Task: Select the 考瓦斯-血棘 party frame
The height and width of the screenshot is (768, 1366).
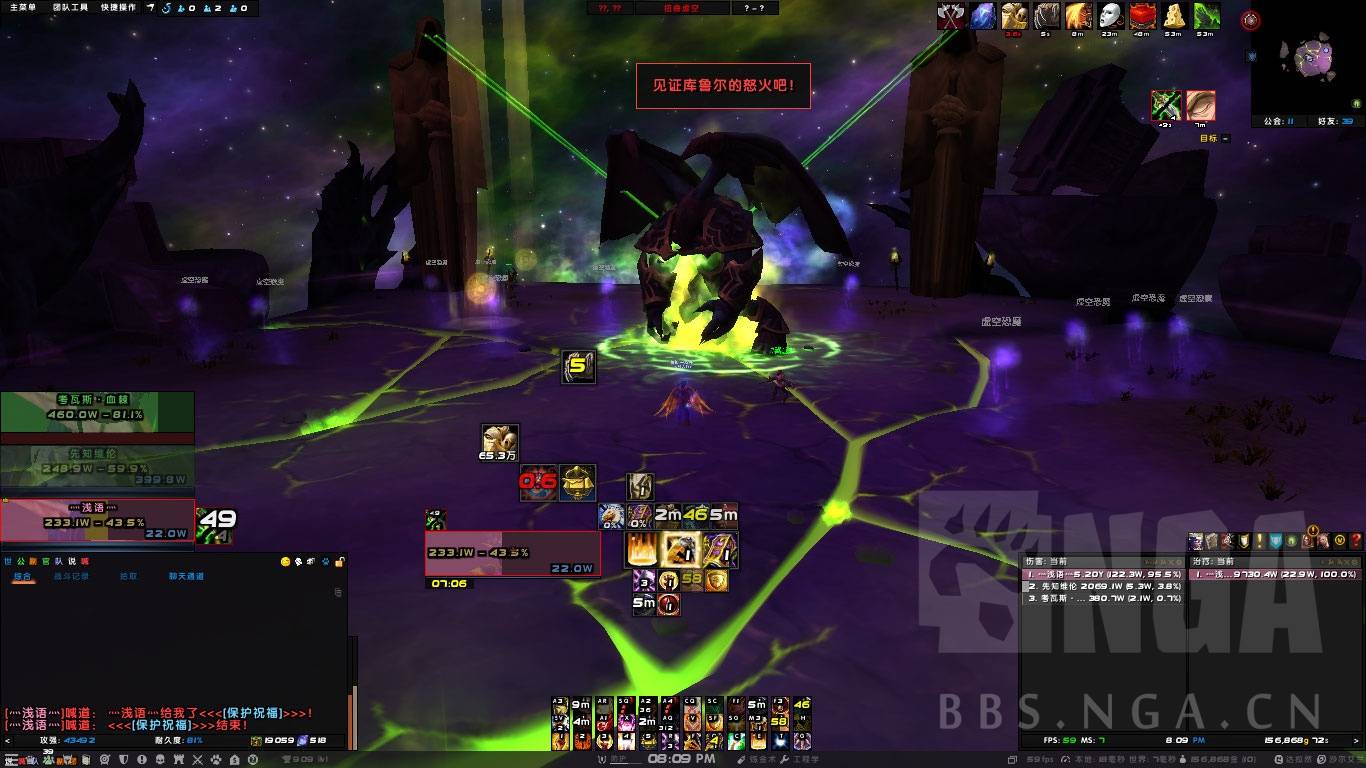Action: pyautogui.click(x=97, y=411)
